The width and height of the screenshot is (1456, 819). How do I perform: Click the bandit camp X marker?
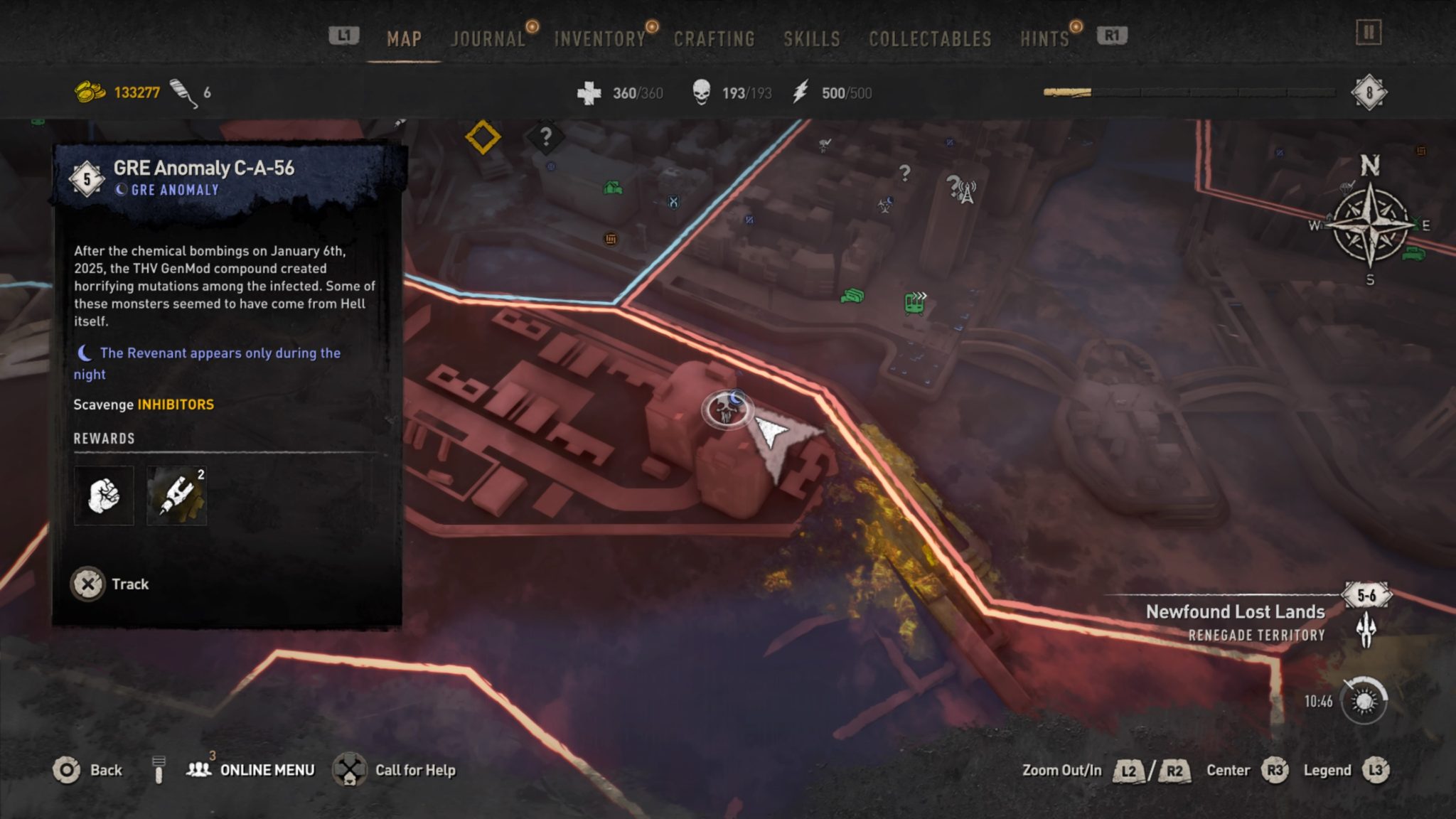[x=673, y=203]
